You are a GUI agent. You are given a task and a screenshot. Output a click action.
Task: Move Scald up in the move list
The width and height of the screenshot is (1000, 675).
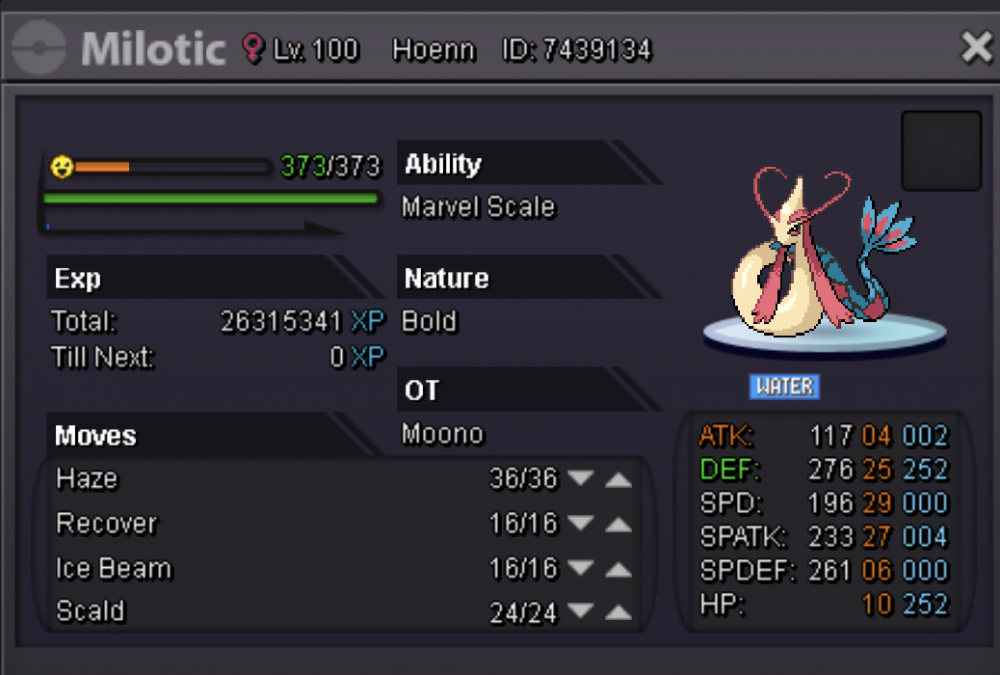[619, 613]
